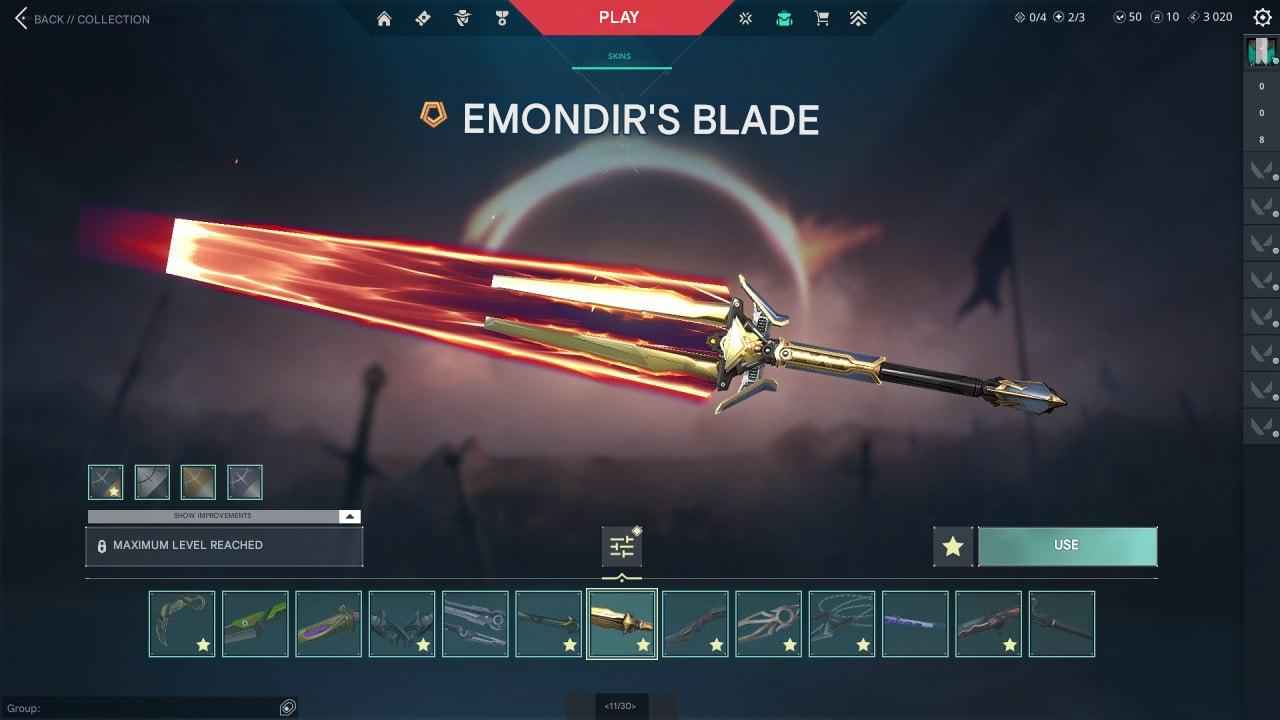This screenshot has width=1280, height=720.
Task: Click the USE button
Action: click(1067, 545)
